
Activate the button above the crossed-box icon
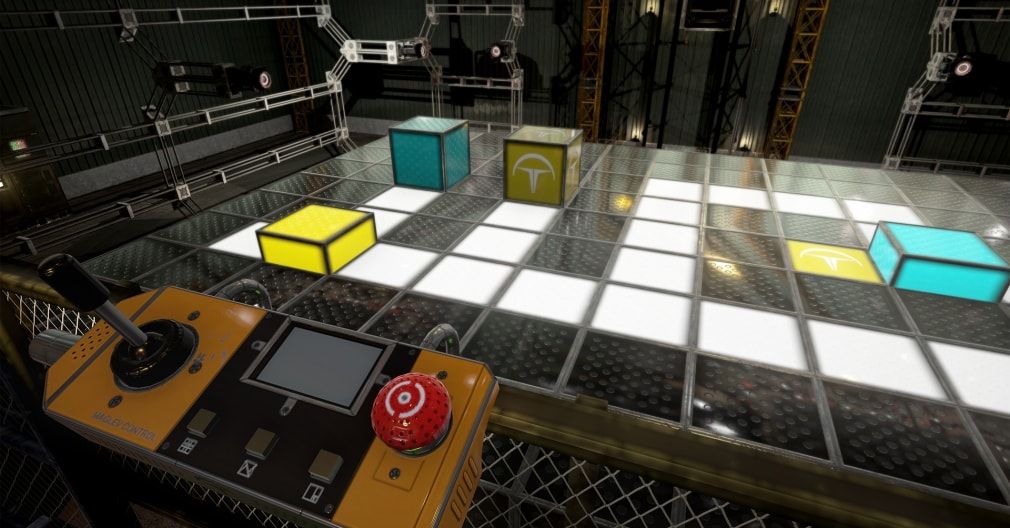[261, 442]
